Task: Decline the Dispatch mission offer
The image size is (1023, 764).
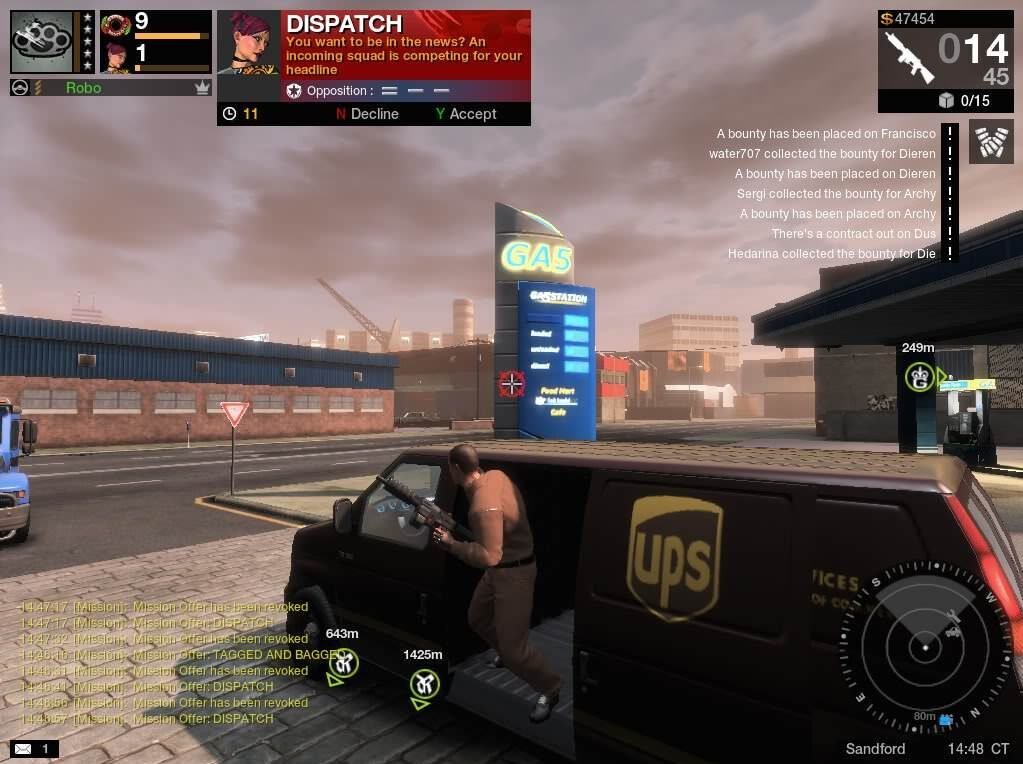Action: (367, 114)
